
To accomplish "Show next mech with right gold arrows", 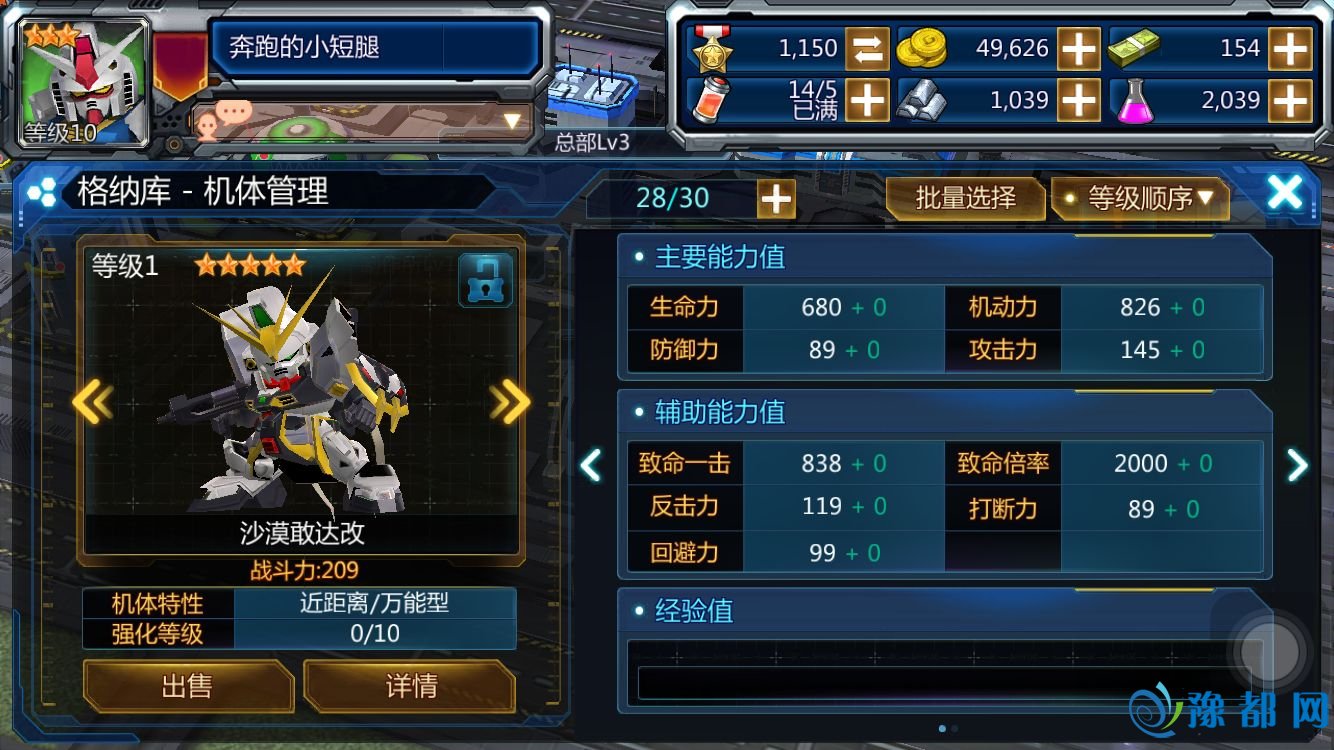I will 510,402.
